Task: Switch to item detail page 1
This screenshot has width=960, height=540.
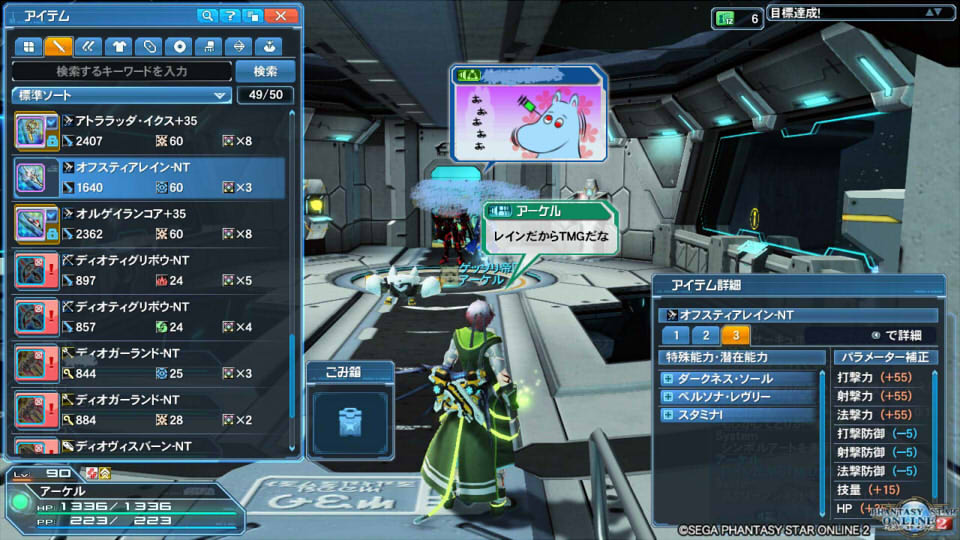Action: click(x=675, y=336)
